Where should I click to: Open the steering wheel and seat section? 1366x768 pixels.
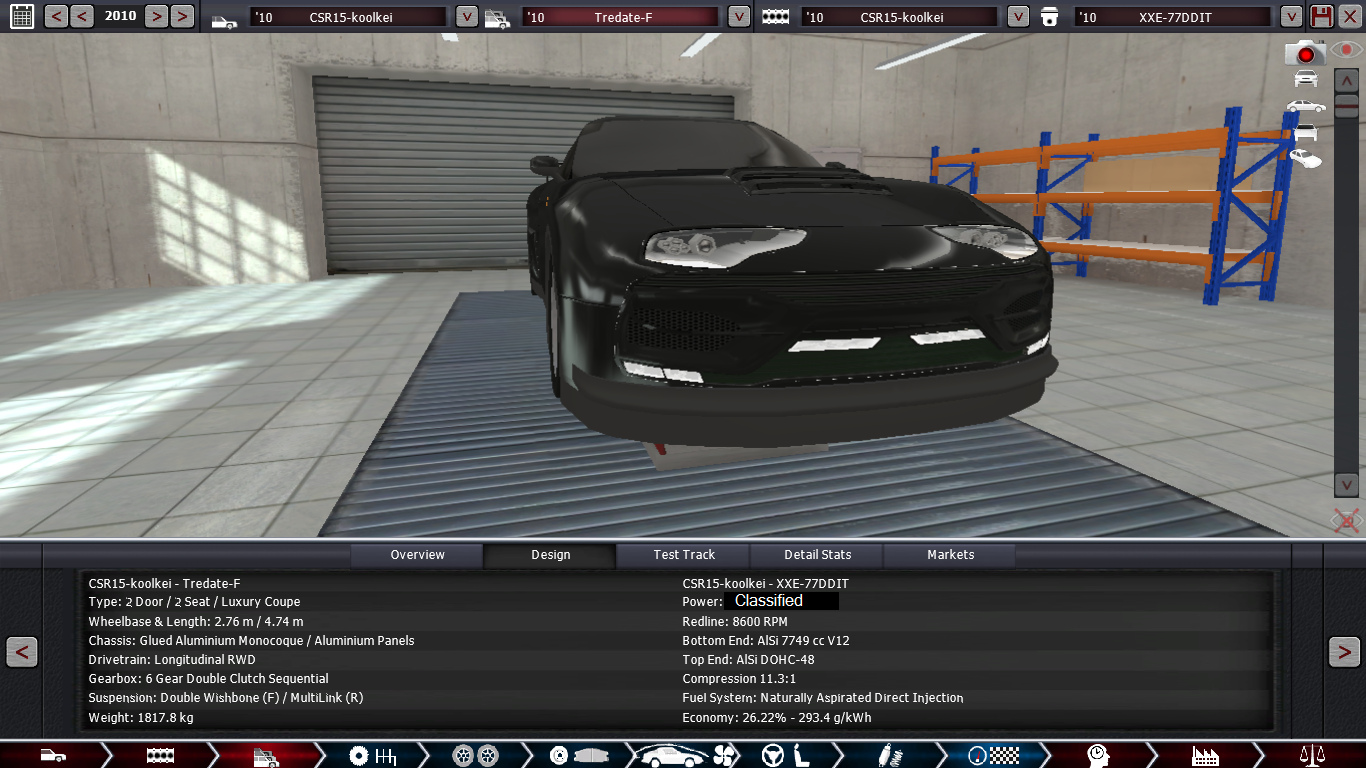point(785,755)
